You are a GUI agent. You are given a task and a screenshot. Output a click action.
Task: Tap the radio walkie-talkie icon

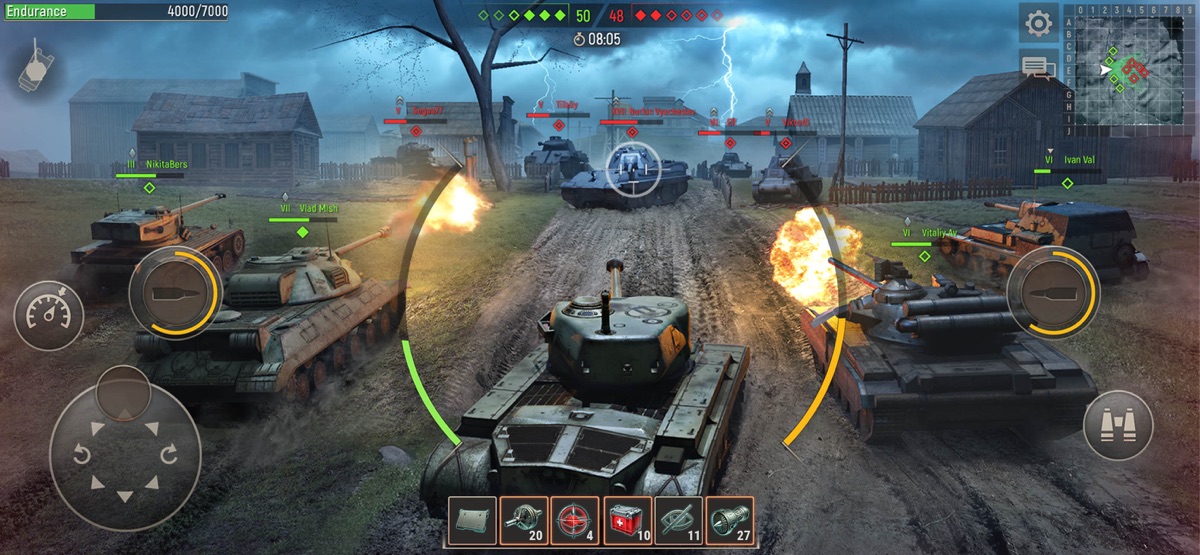[37, 65]
